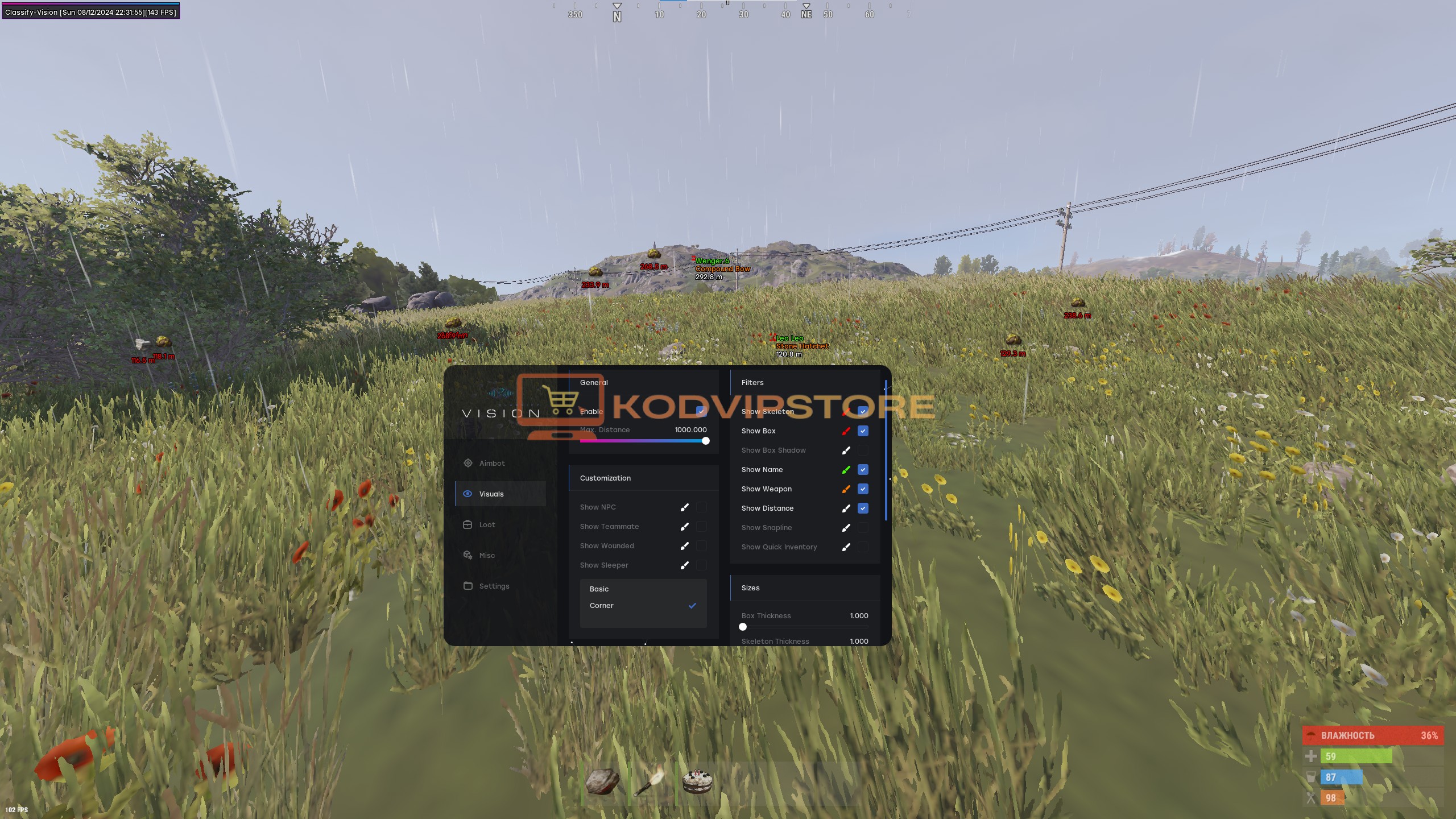Click the Loot bag icon
The width and height of the screenshot is (1456, 819).
[468, 524]
